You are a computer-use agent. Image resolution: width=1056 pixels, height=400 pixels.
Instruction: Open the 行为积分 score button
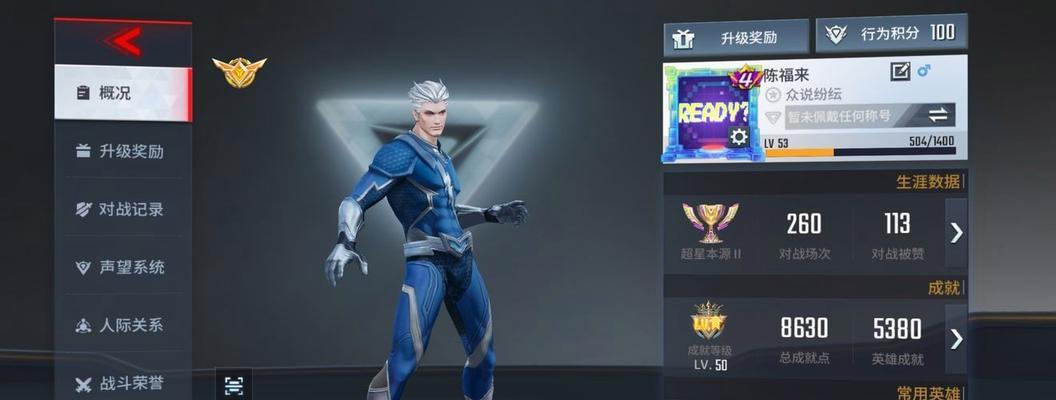(891, 33)
